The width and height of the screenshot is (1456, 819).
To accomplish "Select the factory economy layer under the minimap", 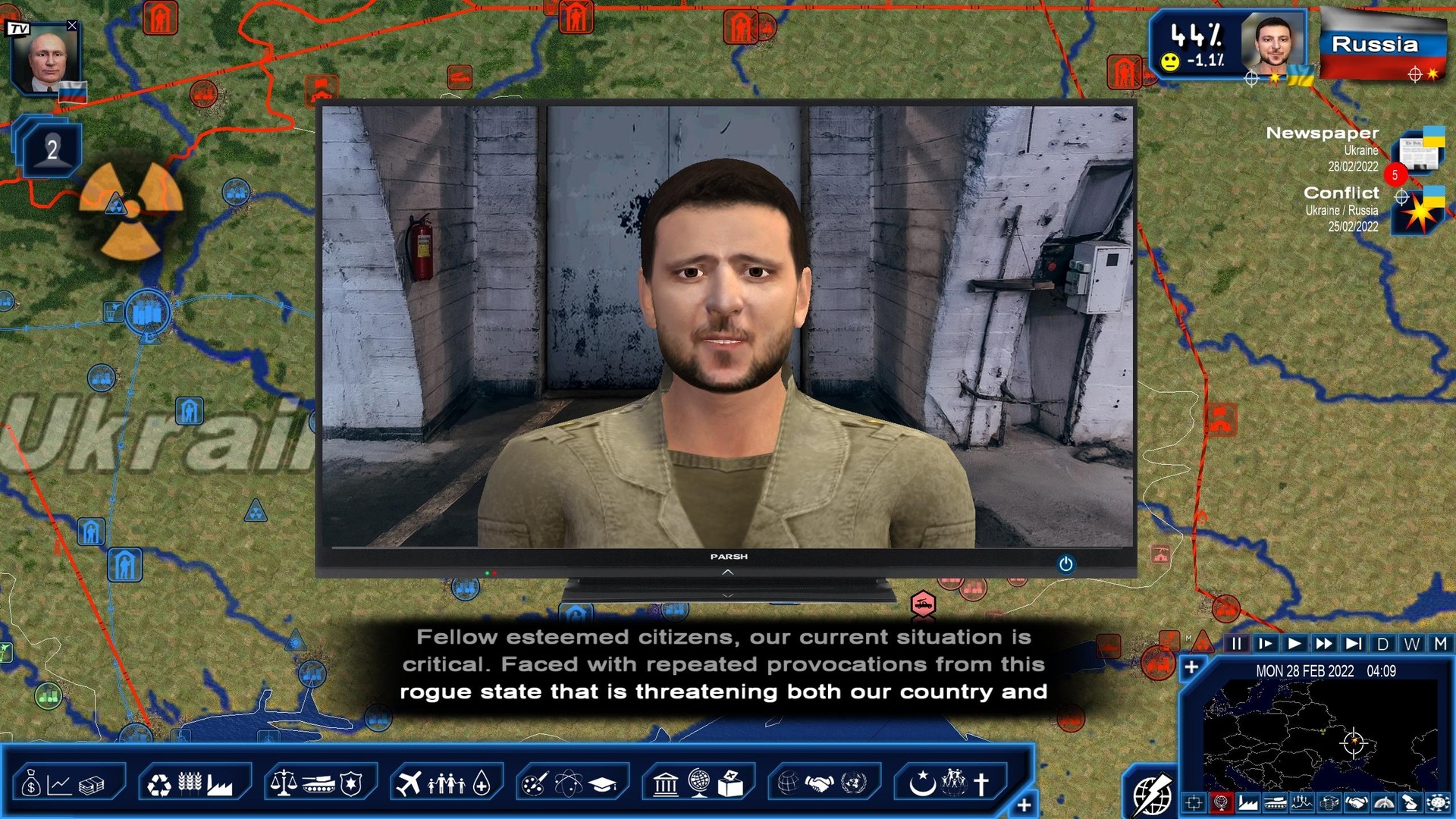I will click(1247, 802).
